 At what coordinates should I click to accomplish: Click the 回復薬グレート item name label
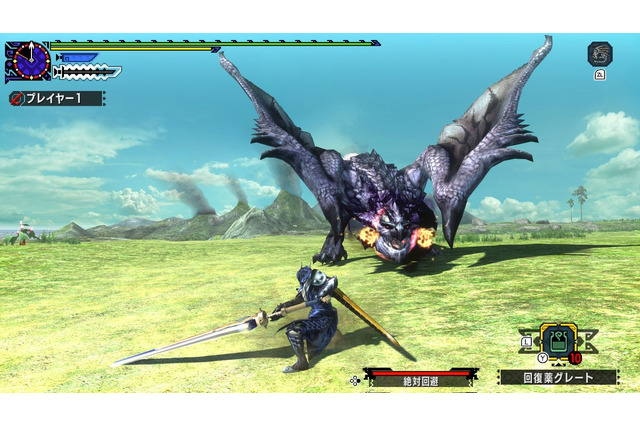click(x=559, y=378)
